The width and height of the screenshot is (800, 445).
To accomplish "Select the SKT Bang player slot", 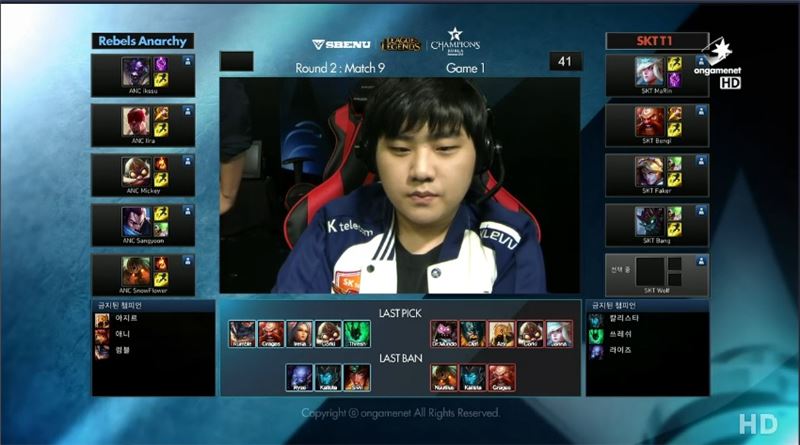I will [657, 226].
